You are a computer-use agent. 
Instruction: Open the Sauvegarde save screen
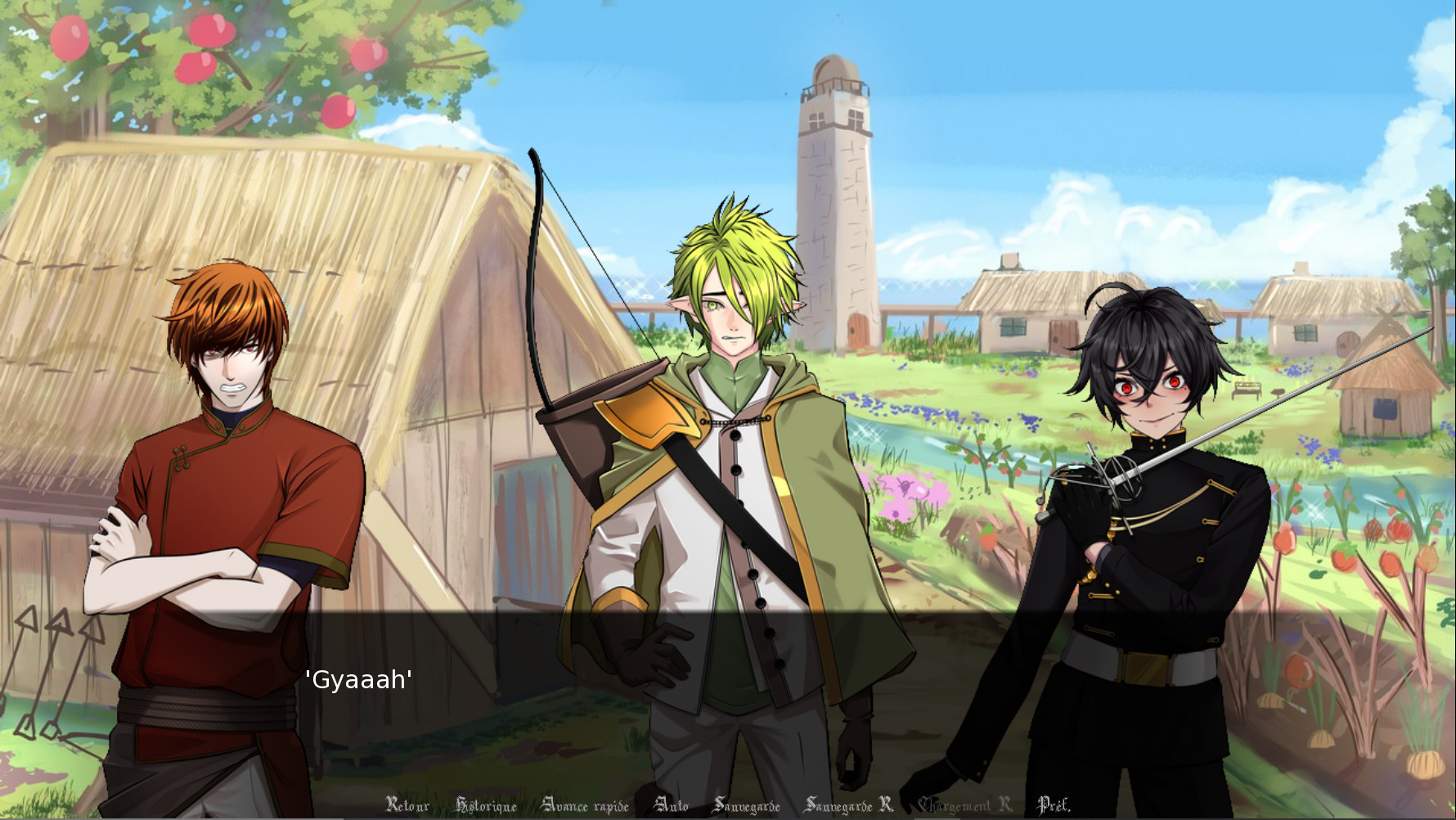coord(748,805)
